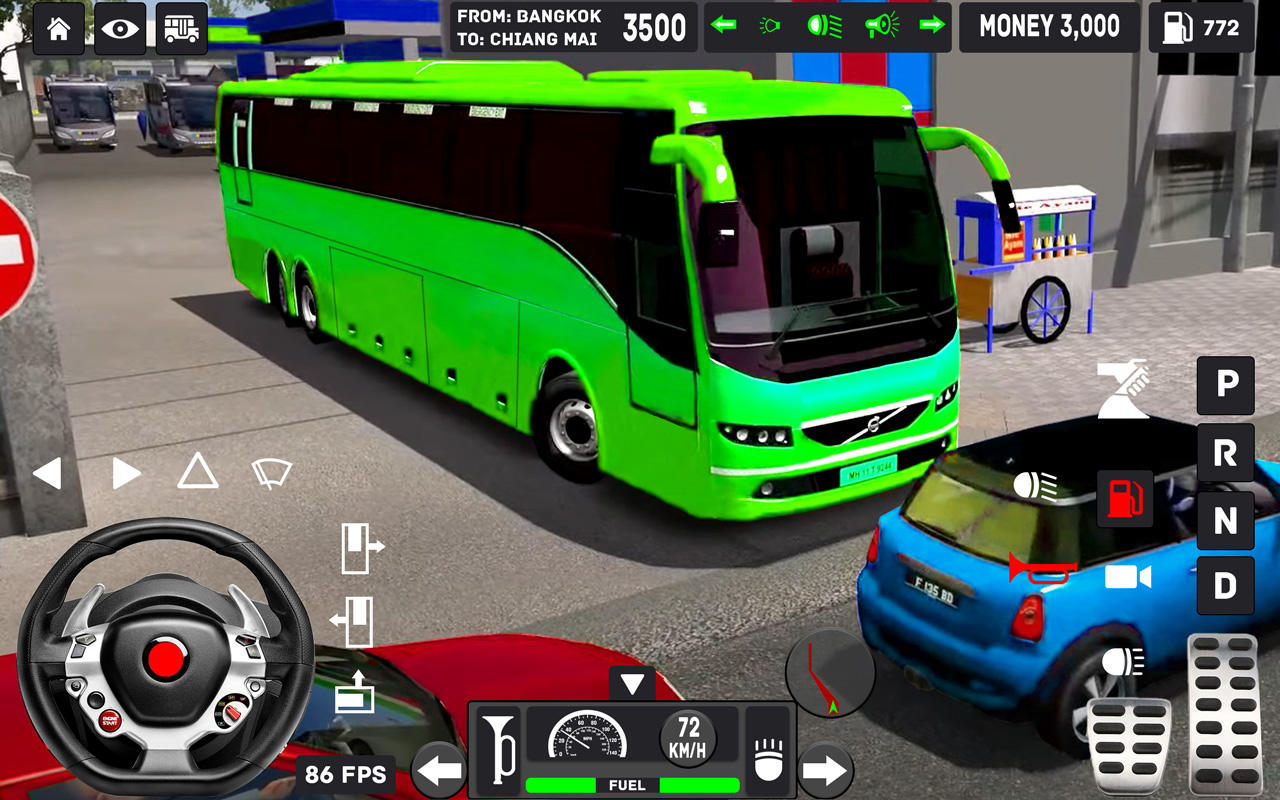Engage Drive with the D gear button
Screen dimensions: 1280x800
coord(1225,587)
